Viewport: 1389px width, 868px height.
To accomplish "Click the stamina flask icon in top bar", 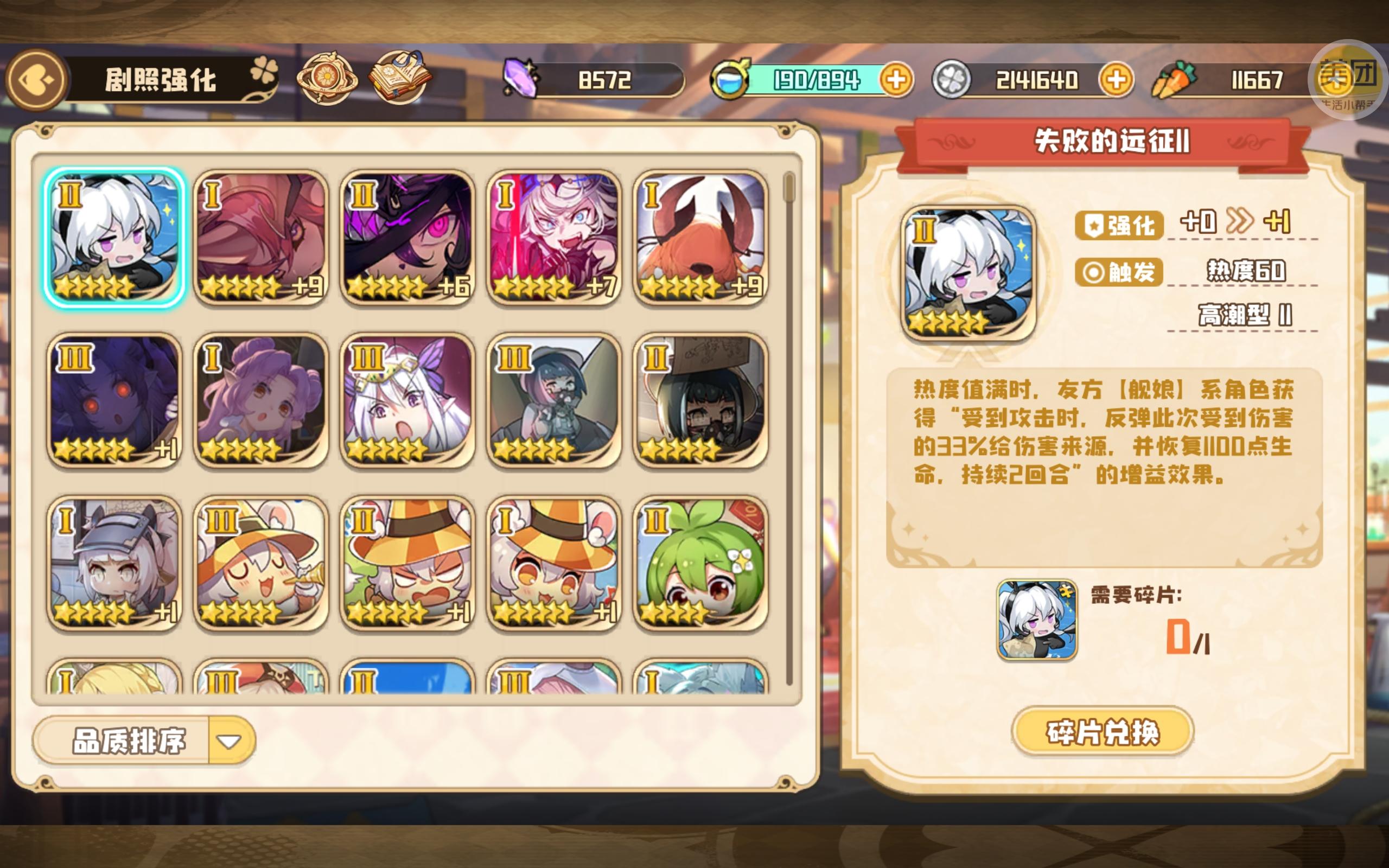I will (729, 80).
